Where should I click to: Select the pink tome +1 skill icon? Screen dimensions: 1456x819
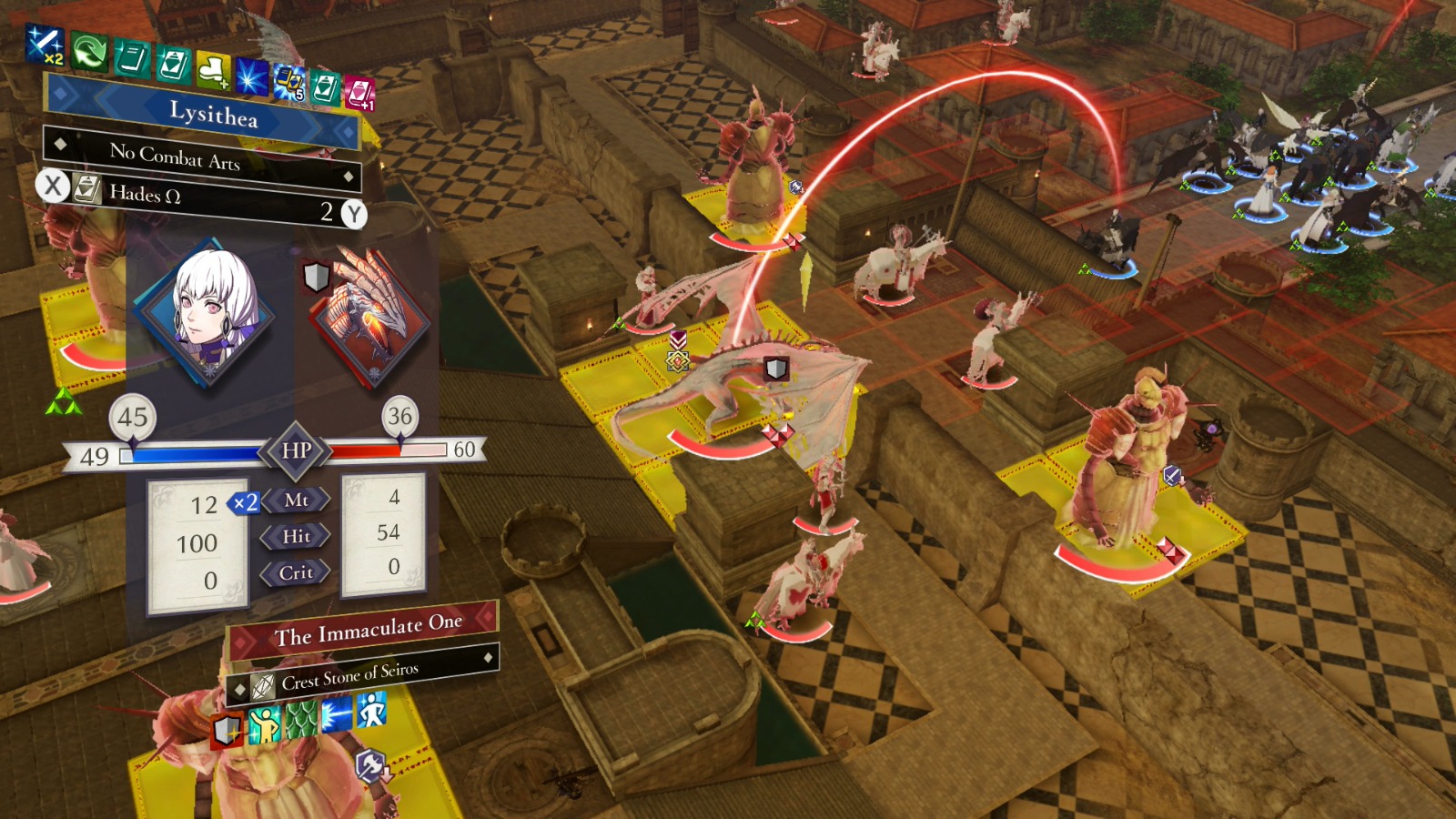pos(359,94)
